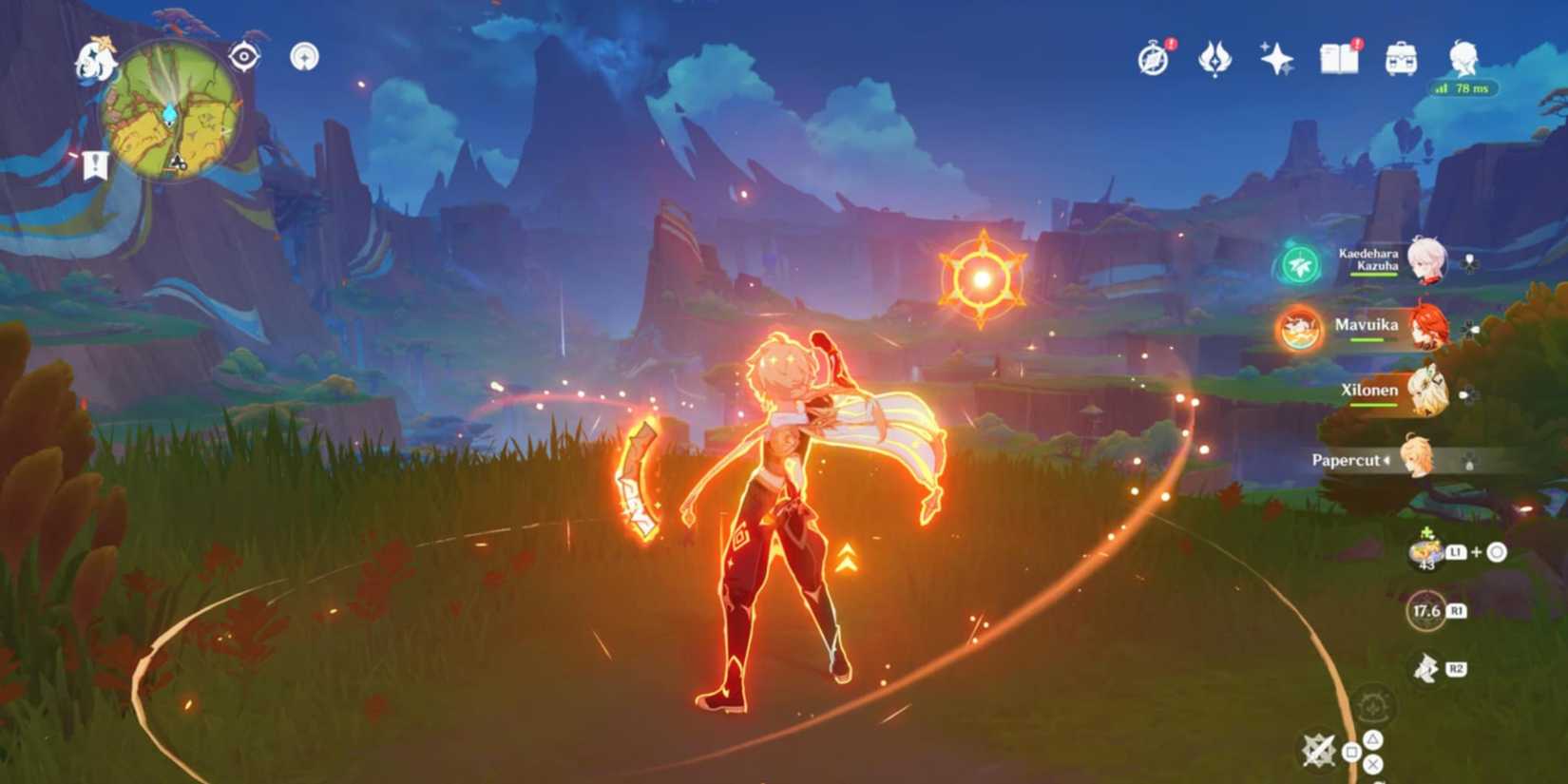1568x784 pixels.
Task: Click the compass navigation icon beside the minimap
Action: coord(305,57)
